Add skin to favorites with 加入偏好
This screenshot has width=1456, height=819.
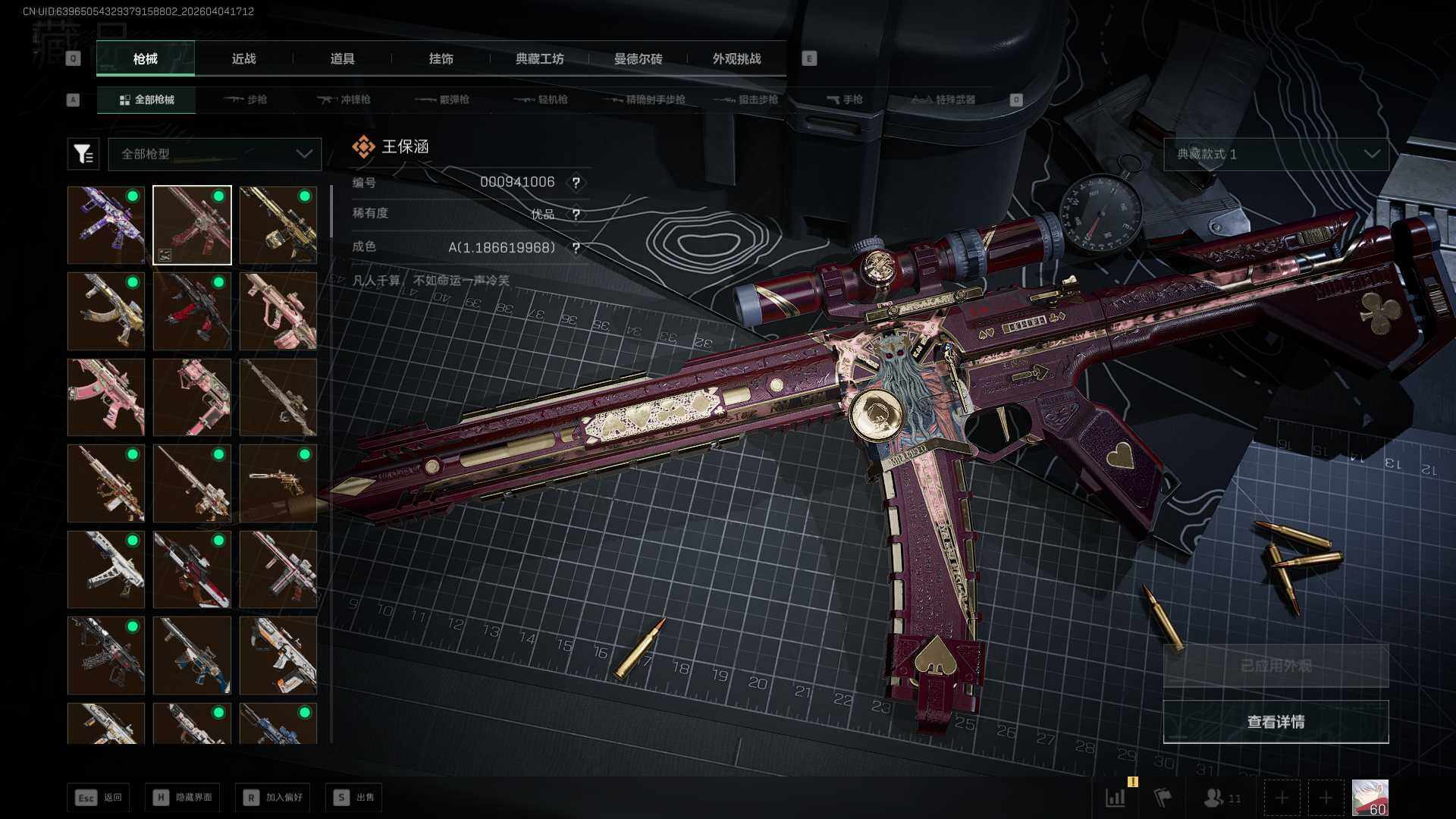[x=272, y=797]
